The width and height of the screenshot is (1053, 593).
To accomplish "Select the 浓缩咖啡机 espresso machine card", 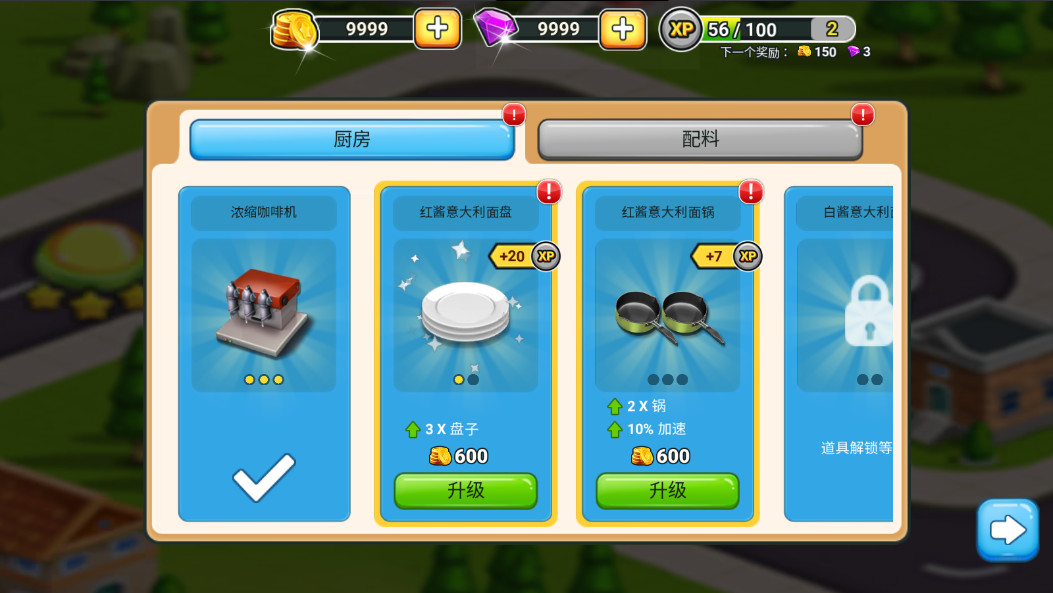I will tap(264, 352).
